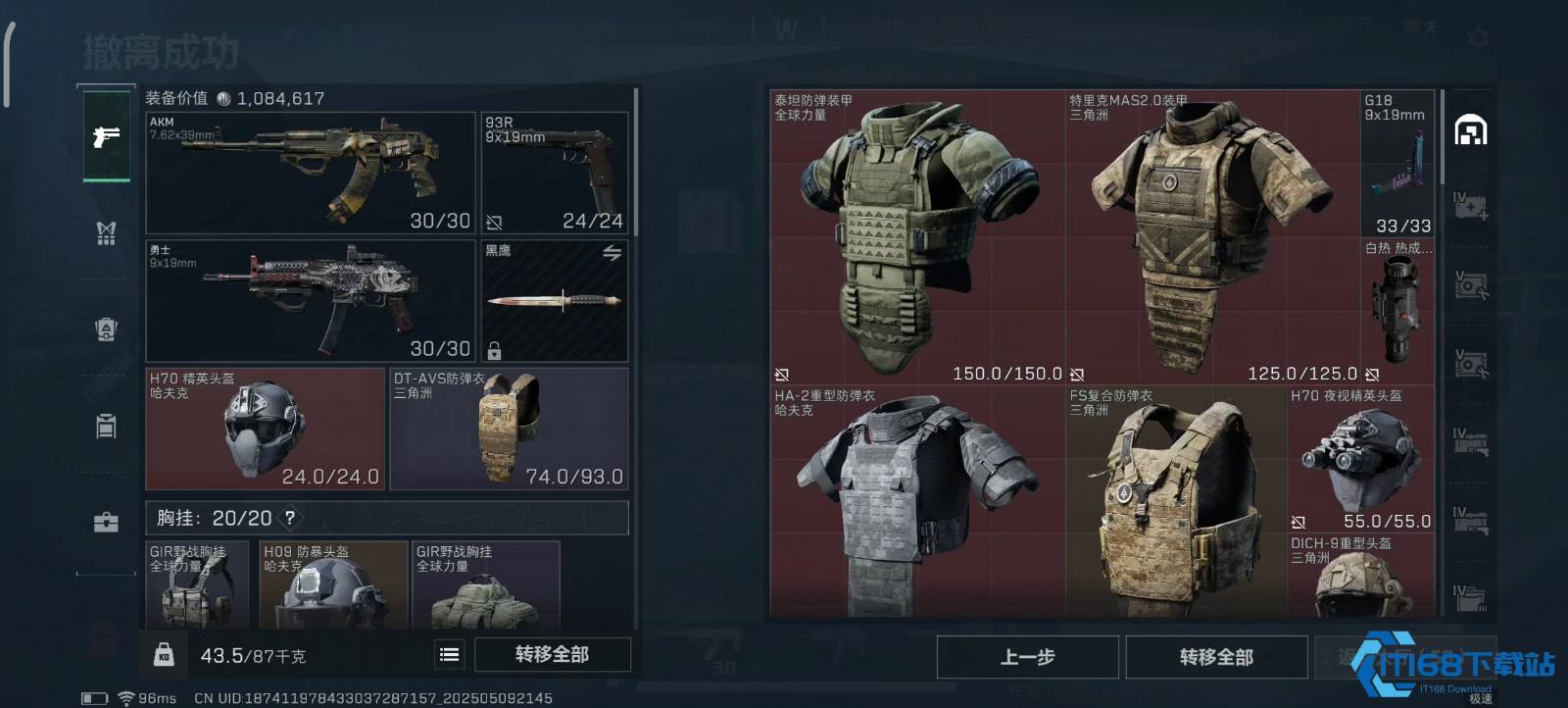Select the FS复合防弹衣 vest
This screenshot has width=1568, height=708.
pyautogui.click(x=1176, y=502)
